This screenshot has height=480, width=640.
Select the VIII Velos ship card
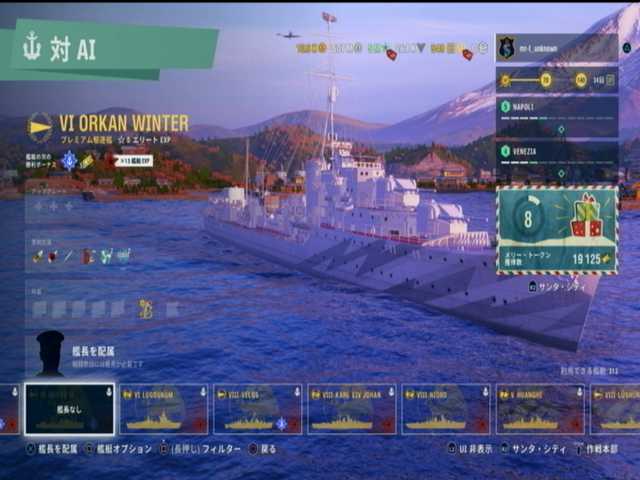[258, 409]
